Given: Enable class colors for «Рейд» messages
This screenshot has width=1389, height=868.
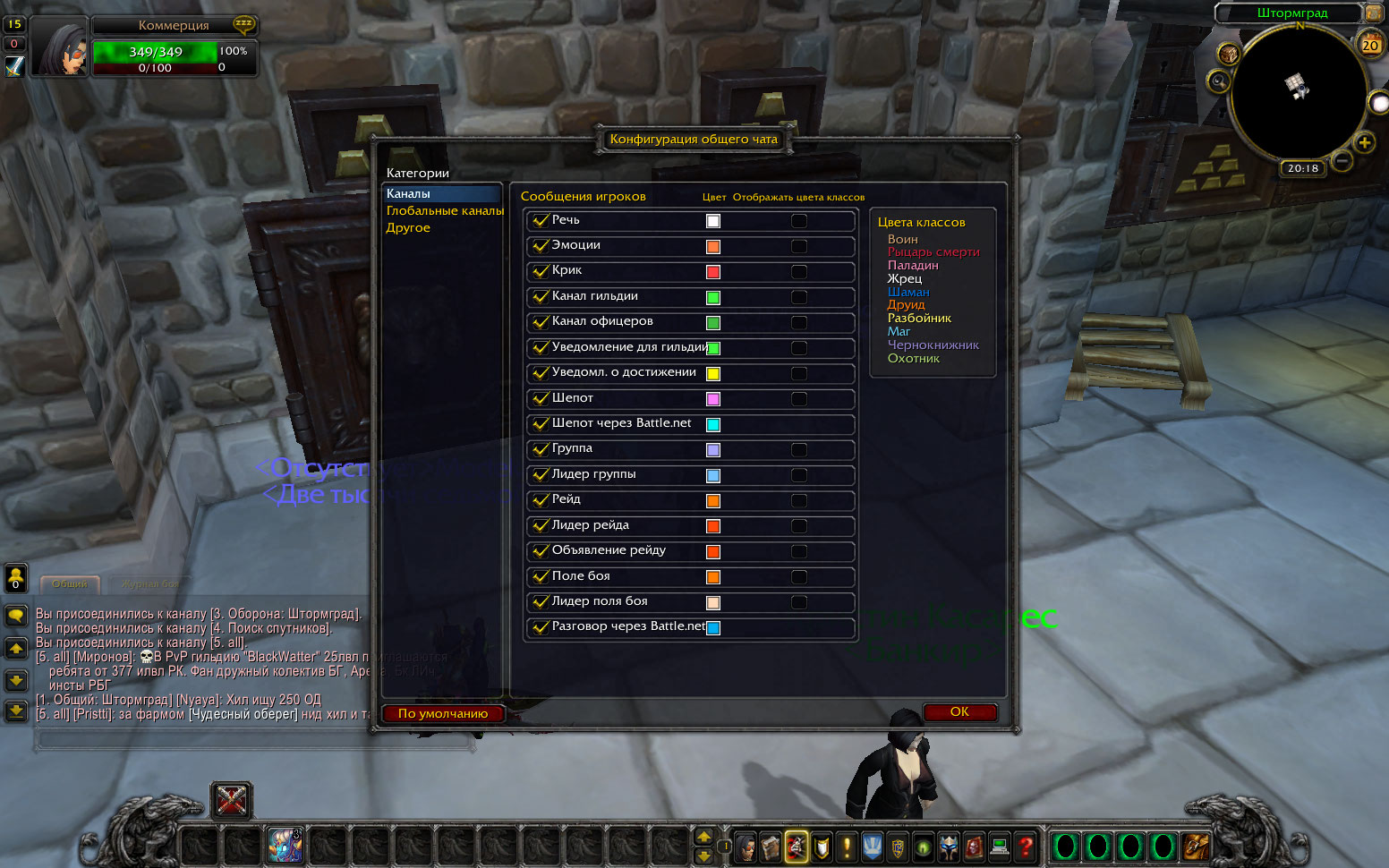Looking at the screenshot, I should [799, 501].
